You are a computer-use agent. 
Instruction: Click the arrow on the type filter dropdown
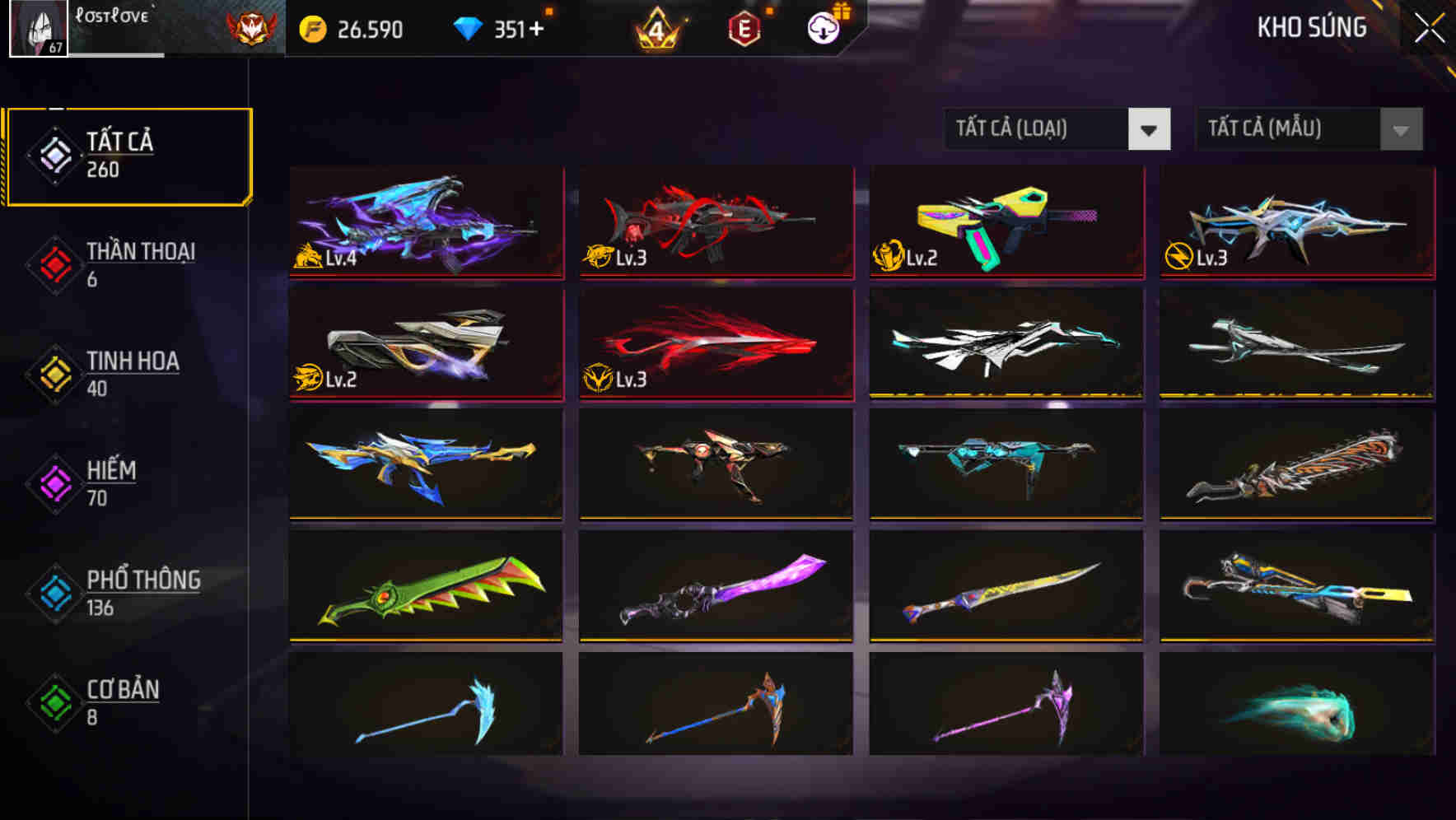click(1149, 129)
